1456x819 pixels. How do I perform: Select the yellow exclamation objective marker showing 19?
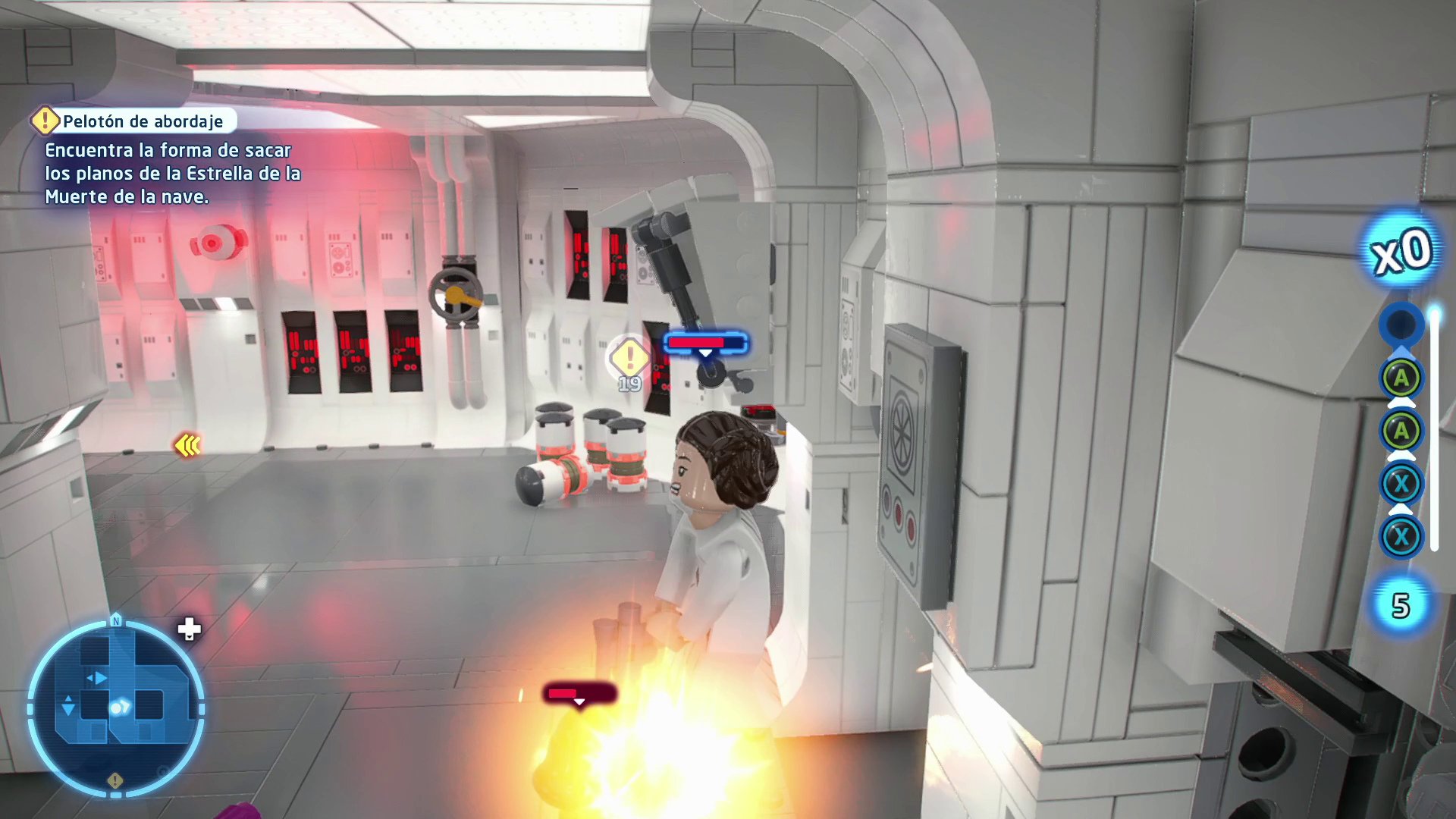[x=628, y=358]
